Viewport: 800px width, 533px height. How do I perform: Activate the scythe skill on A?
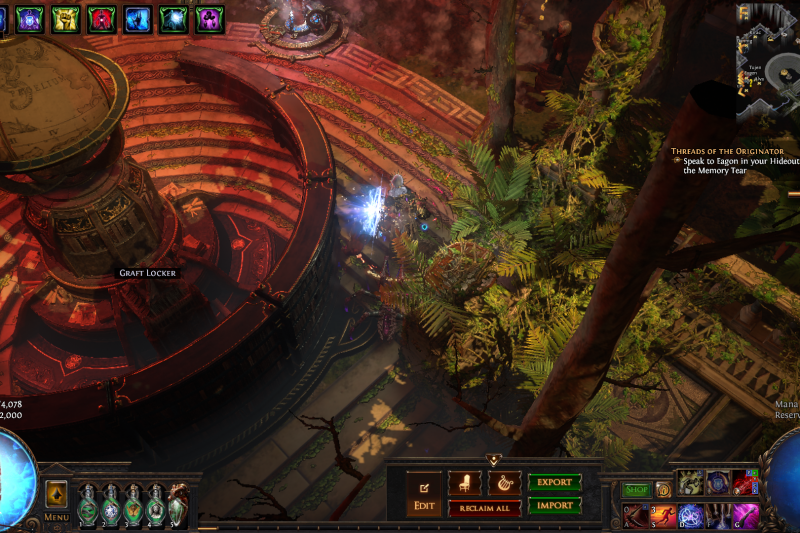[x=637, y=516]
